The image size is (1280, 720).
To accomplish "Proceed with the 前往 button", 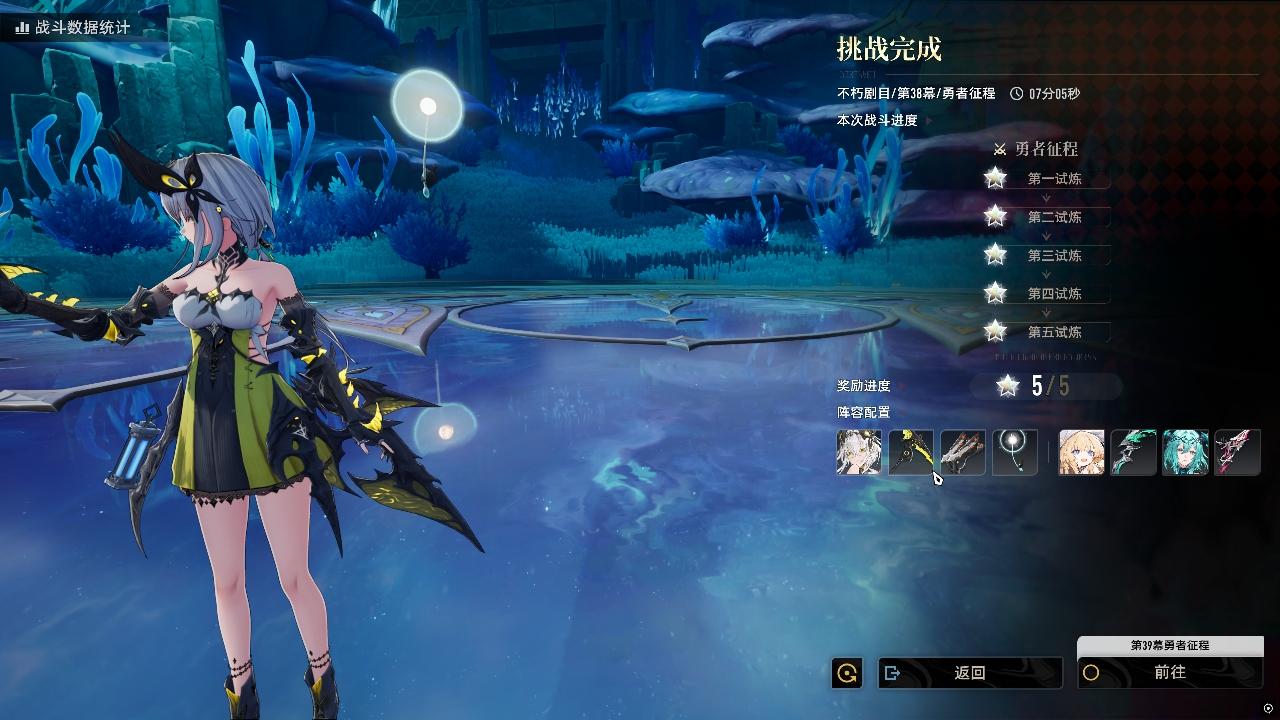I will (x=1169, y=673).
